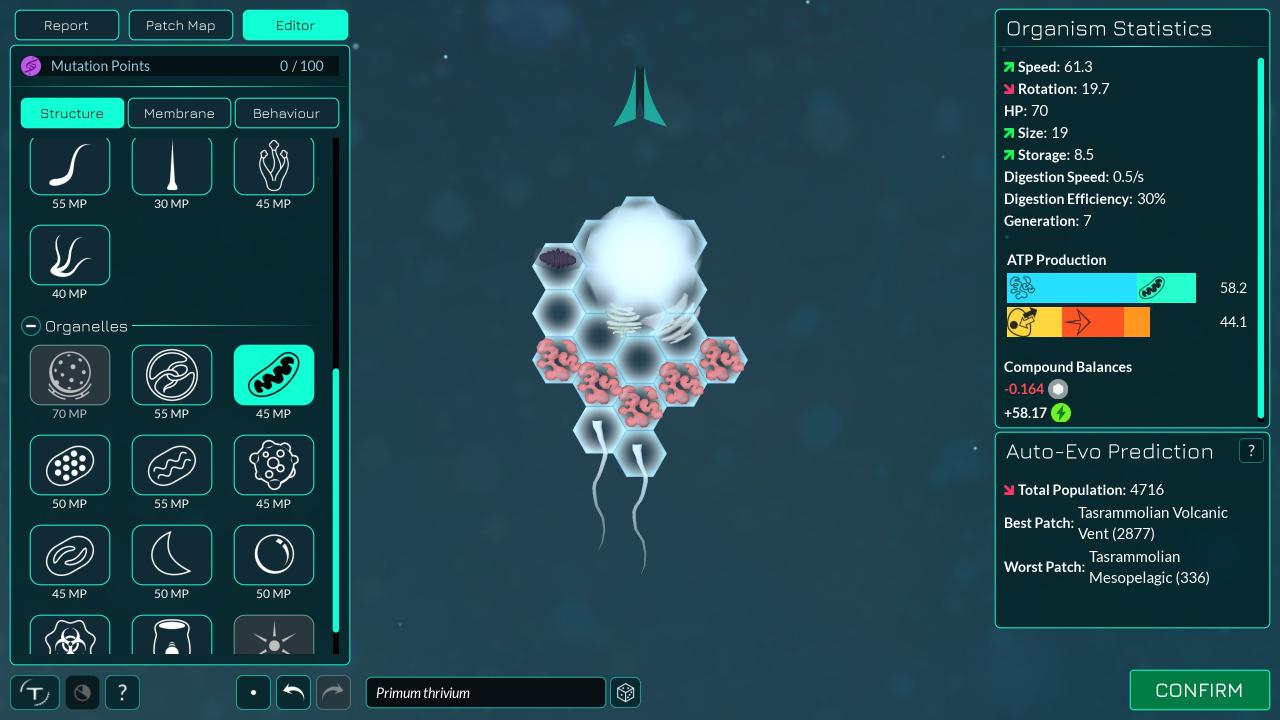Choose the crescent-shaped organelle for 50 MP
This screenshot has width=1280, height=720.
pos(172,555)
